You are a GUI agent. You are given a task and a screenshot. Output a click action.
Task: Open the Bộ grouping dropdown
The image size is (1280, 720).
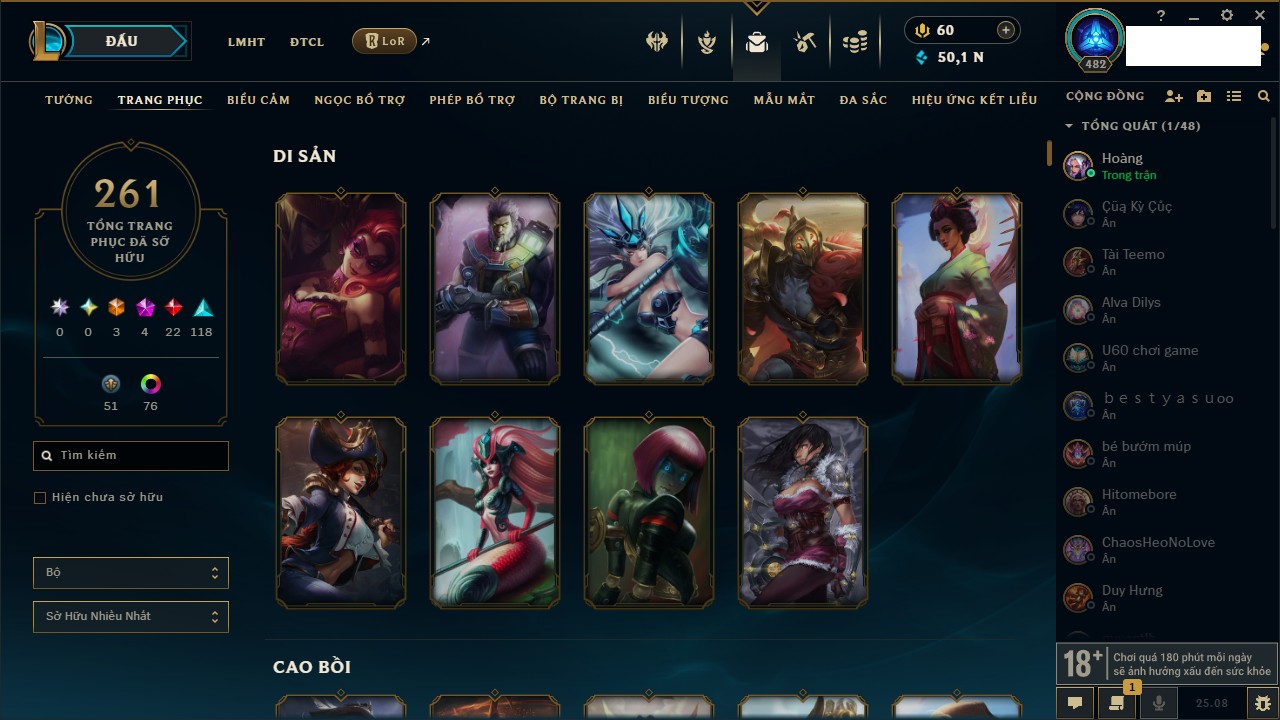(x=131, y=573)
